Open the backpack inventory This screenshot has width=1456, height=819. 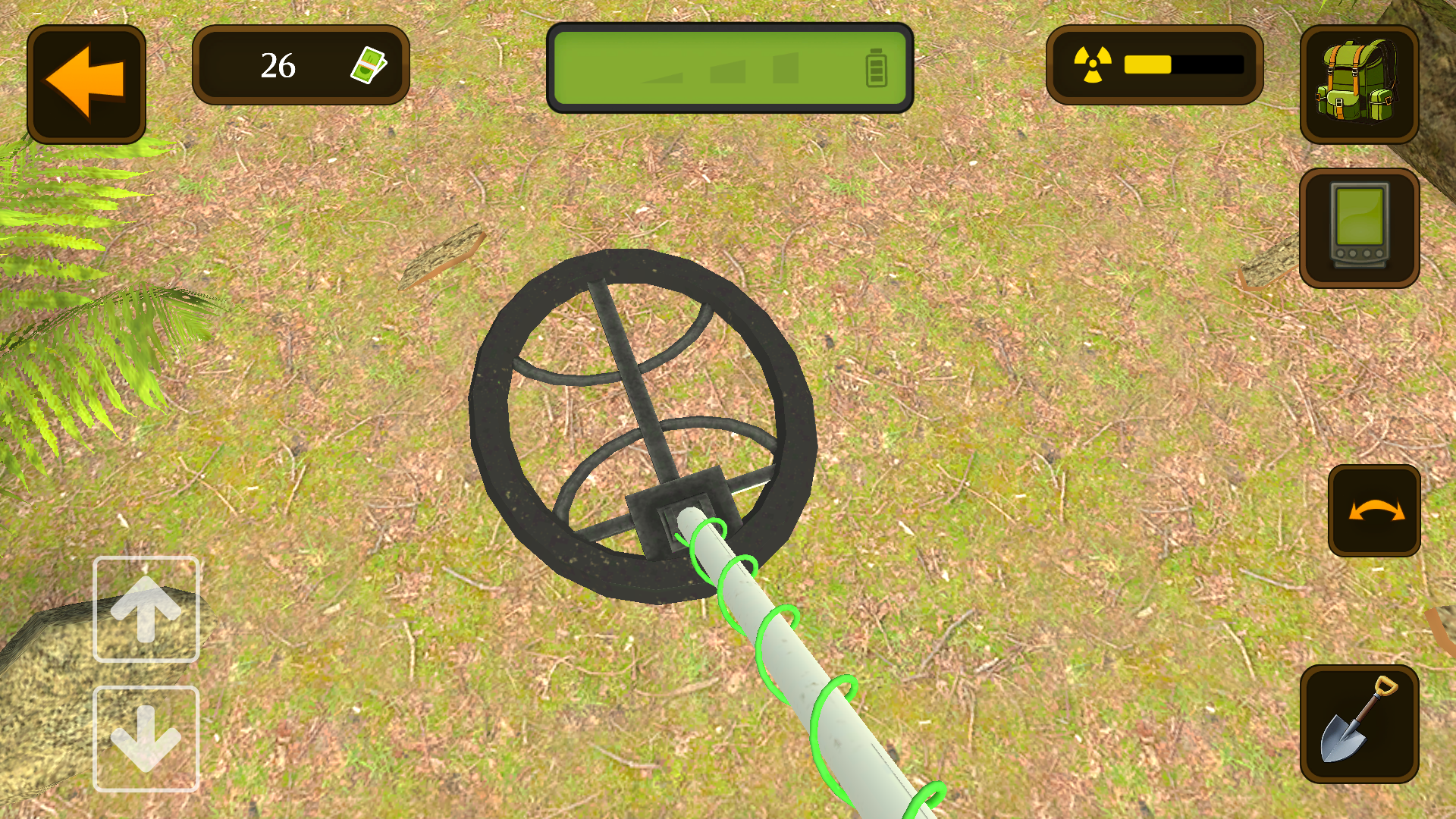(x=1360, y=83)
